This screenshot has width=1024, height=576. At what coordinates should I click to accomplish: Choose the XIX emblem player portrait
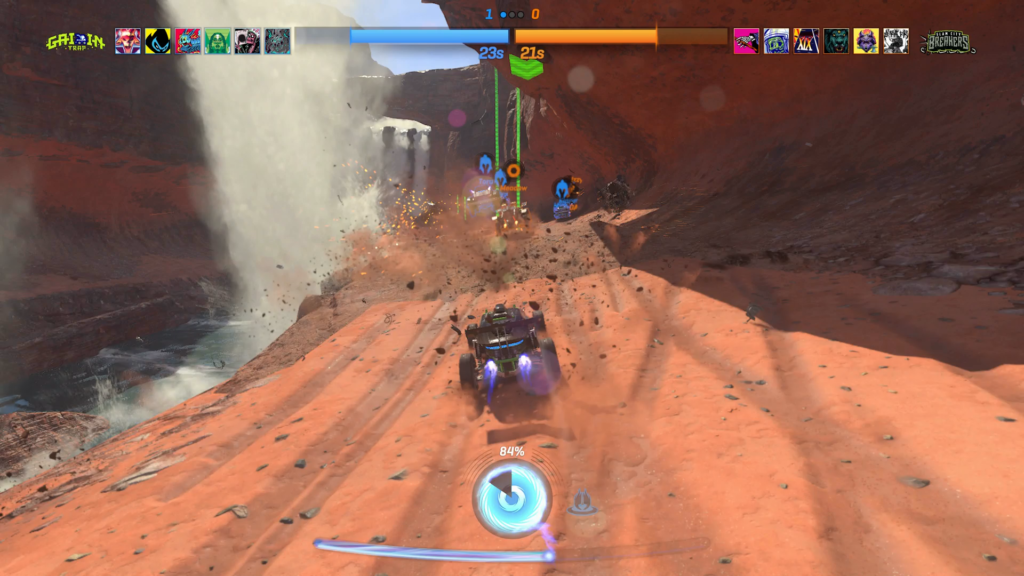(806, 41)
